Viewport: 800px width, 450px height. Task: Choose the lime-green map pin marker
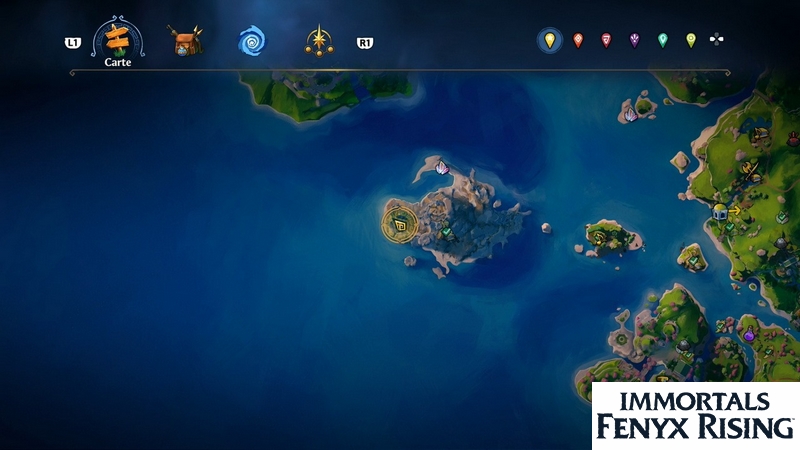point(690,40)
